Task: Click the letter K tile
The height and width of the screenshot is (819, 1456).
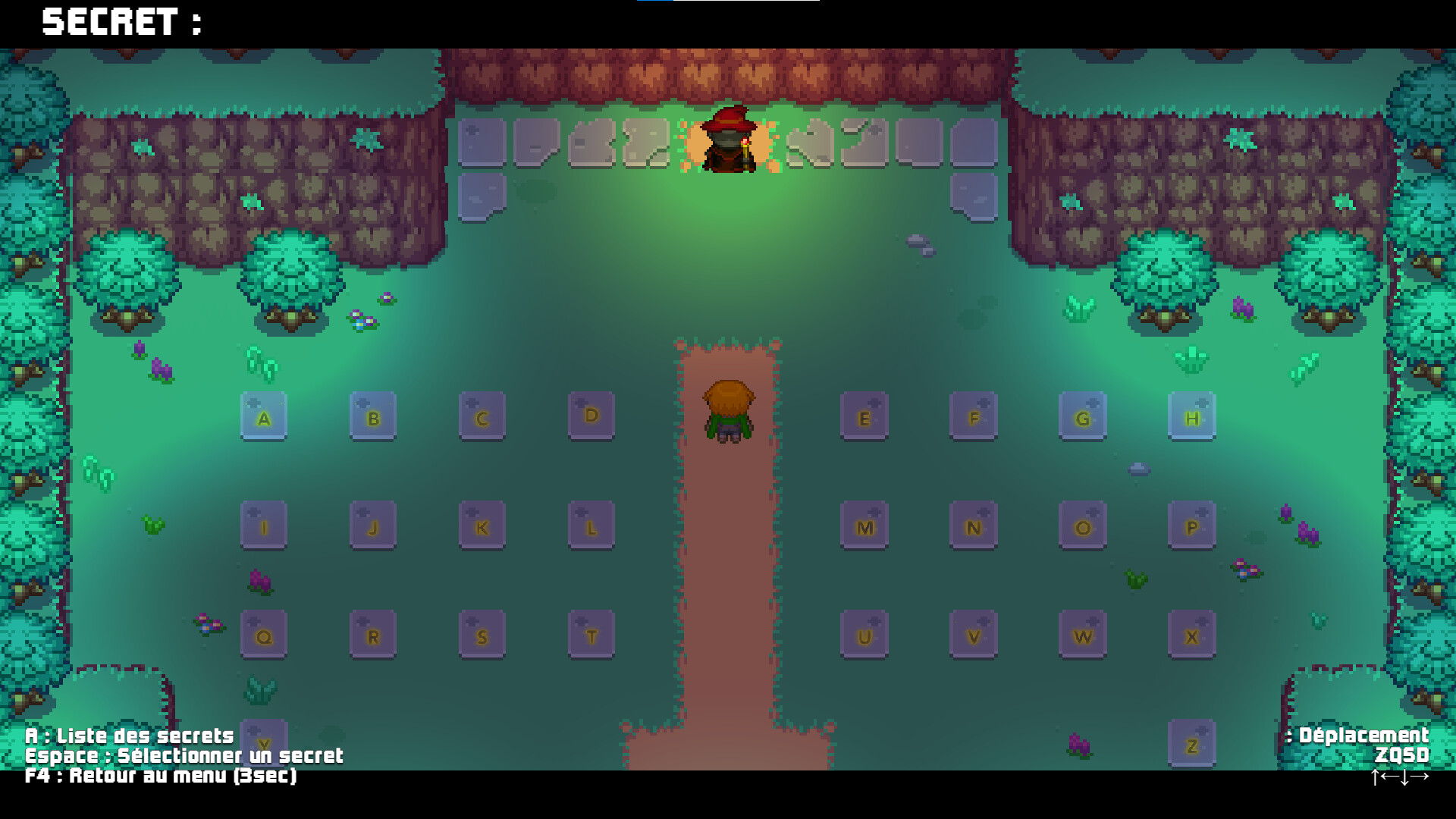Action: pos(482,525)
